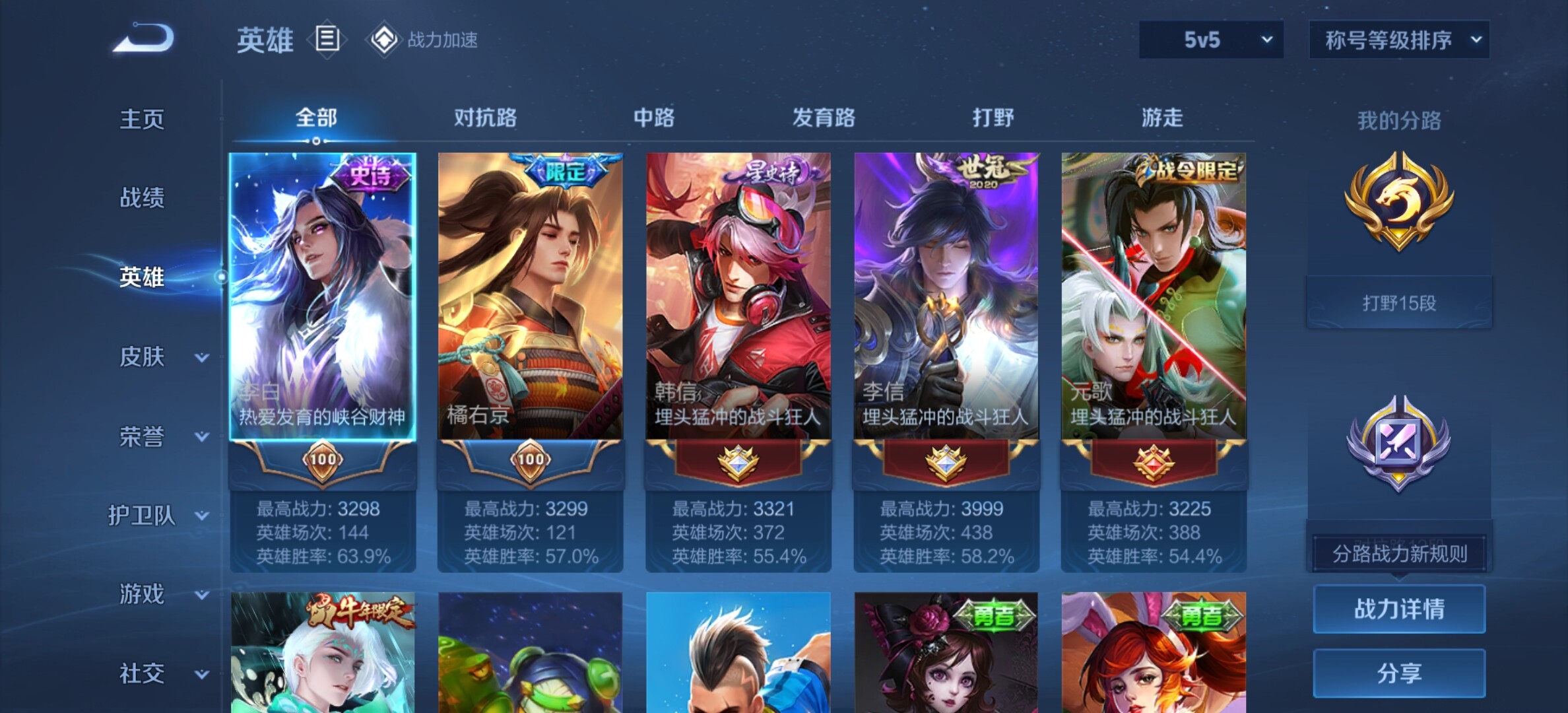
Task: Click the 分享 share button
Action: point(1399,673)
